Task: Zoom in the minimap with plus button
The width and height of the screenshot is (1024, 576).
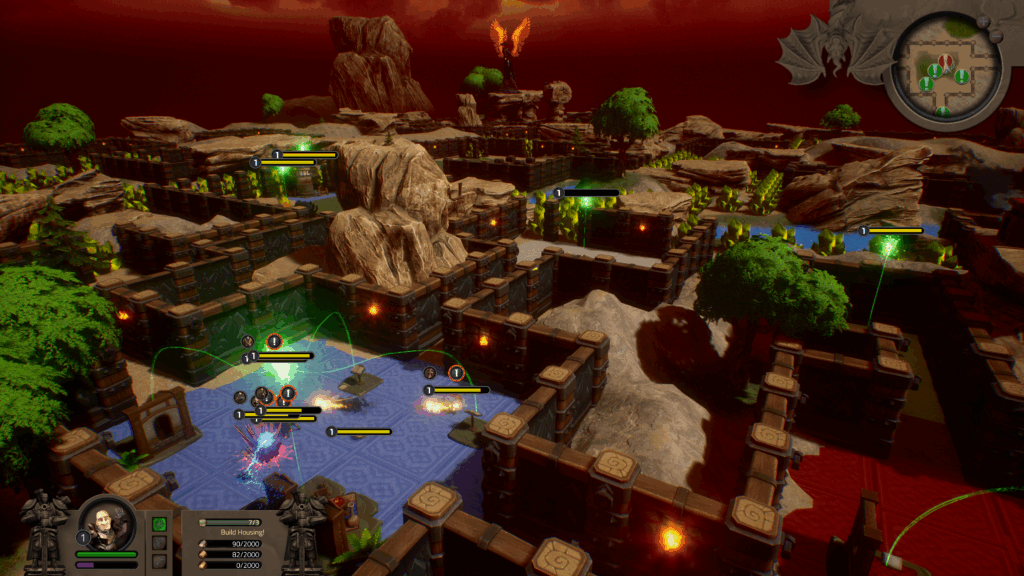Action: point(981,22)
